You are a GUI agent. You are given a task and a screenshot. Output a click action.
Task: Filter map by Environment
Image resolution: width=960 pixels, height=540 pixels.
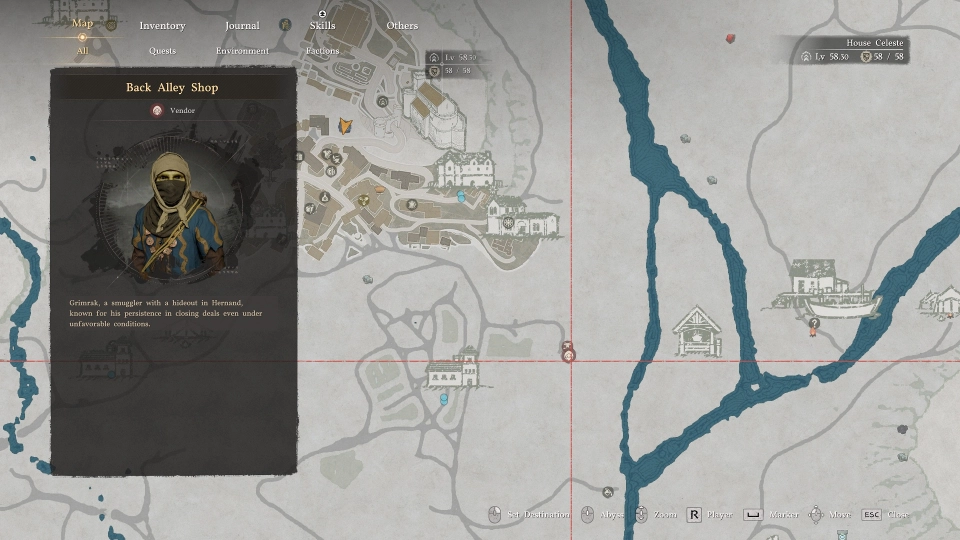pyautogui.click(x=242, y=50)
